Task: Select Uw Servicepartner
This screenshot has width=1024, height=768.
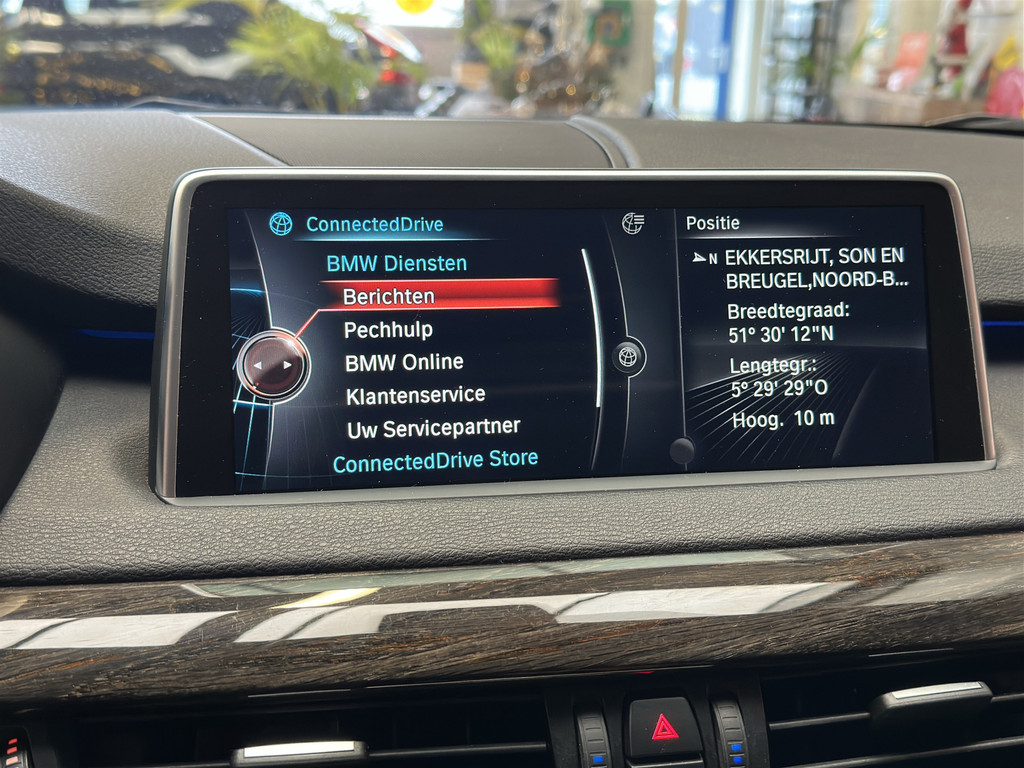Action: [433, 428]
